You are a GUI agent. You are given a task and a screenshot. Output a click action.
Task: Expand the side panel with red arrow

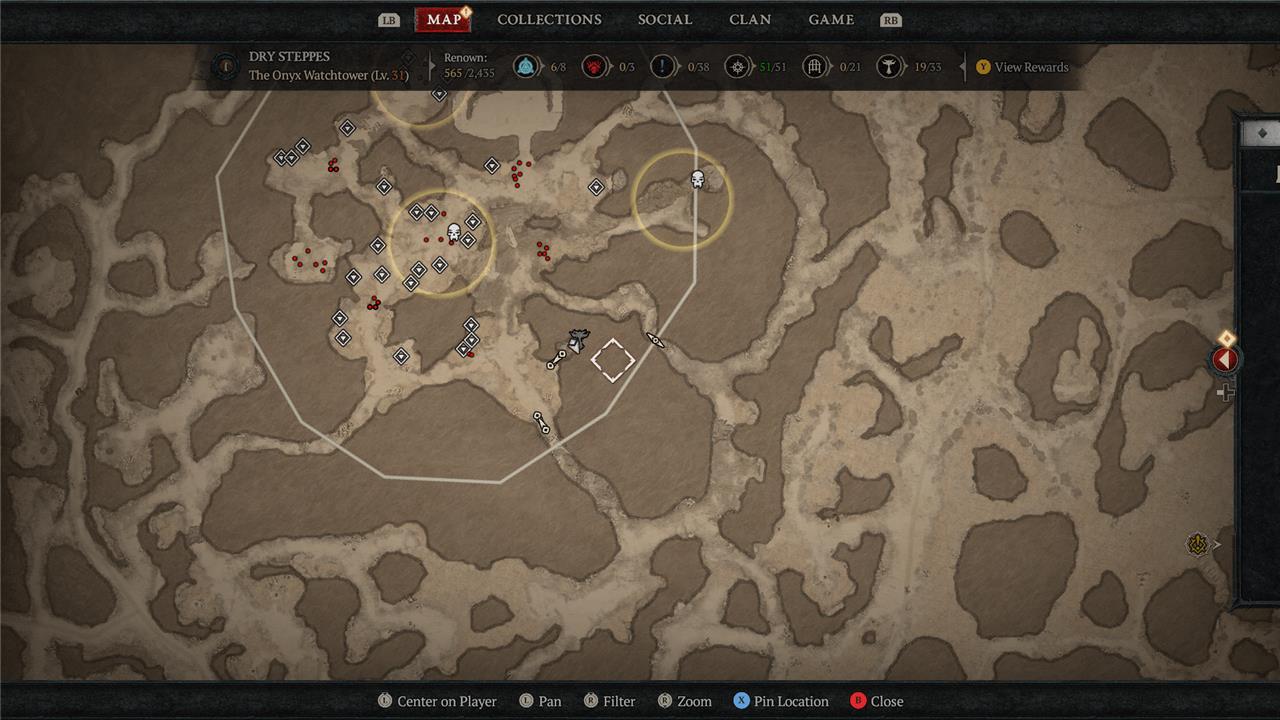pos(1225,359)
